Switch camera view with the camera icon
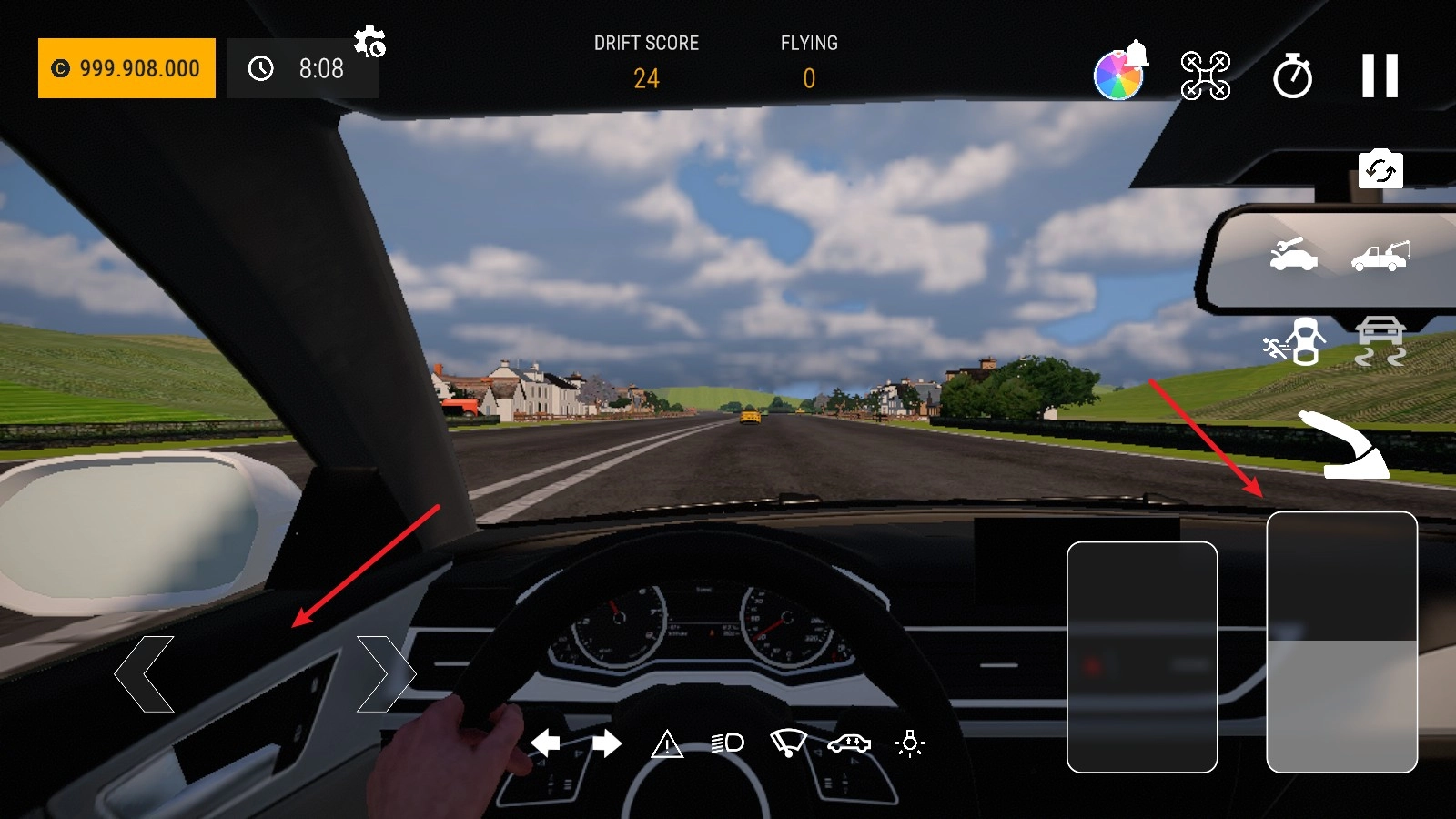The width and height of the screenshot is (1456, 819). coord(1380,170)
